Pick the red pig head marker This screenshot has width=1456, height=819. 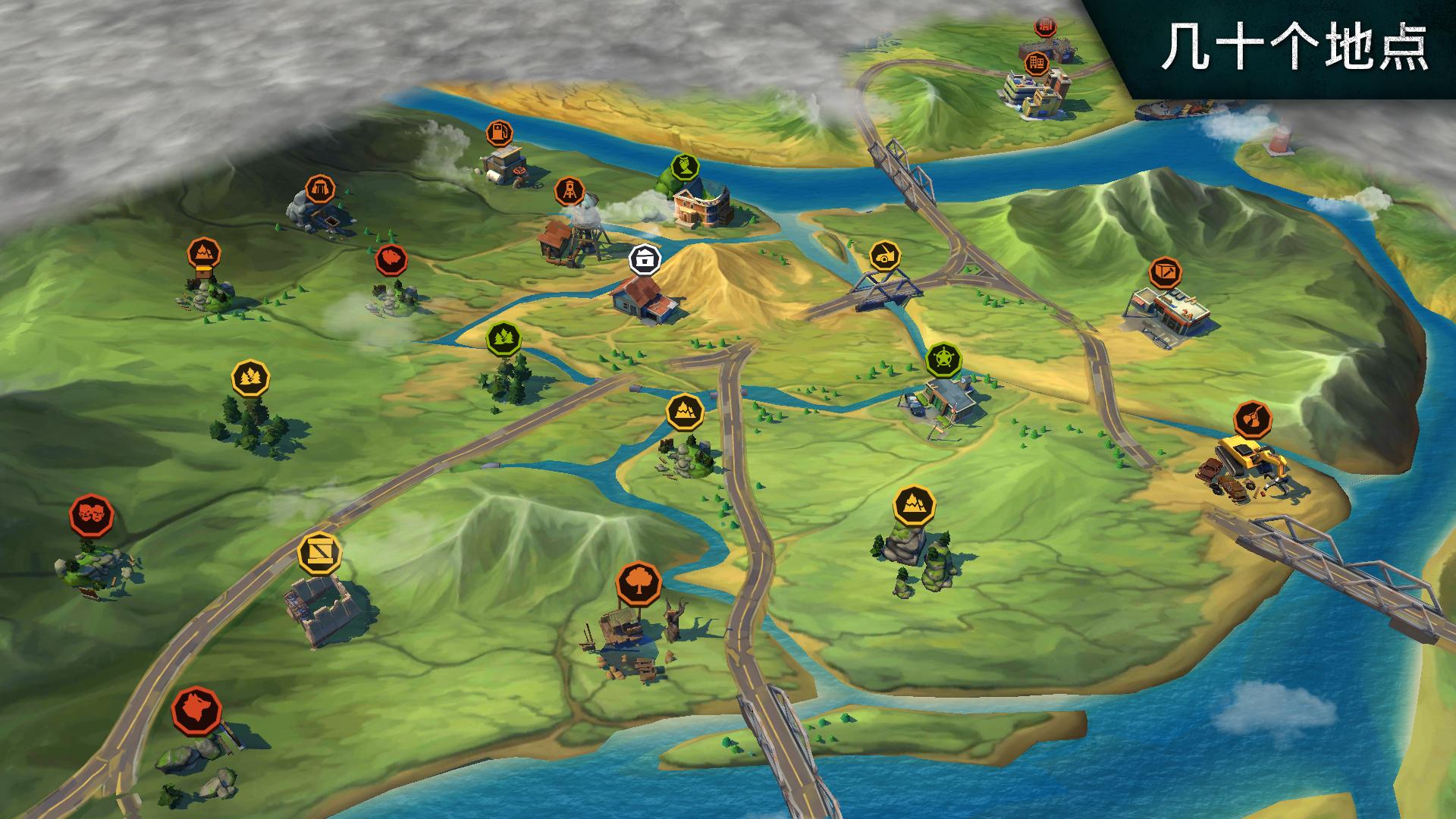click(x=391, y=260)
